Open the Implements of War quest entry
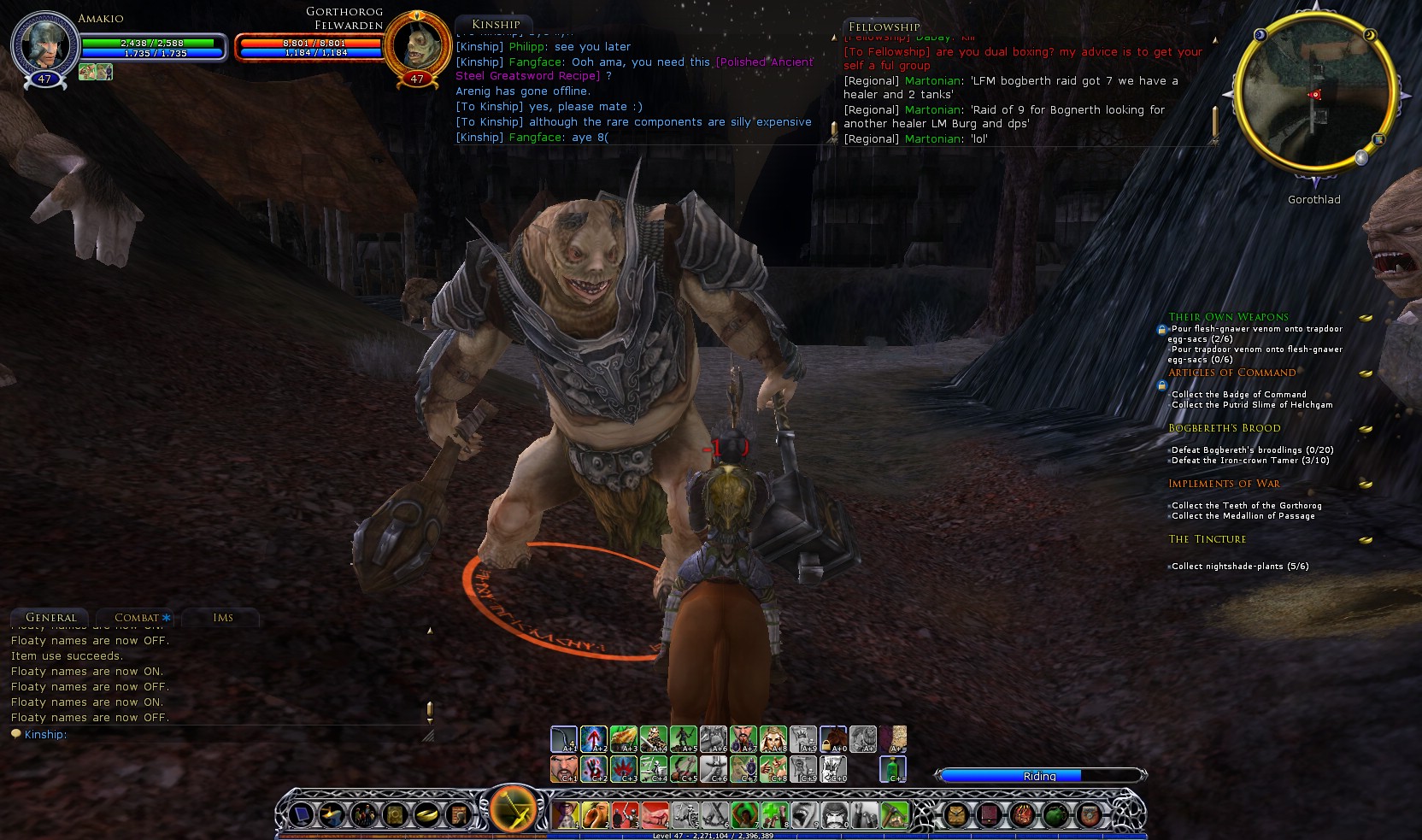This screenshot has height=840, width=1422. click(1224, 484)
